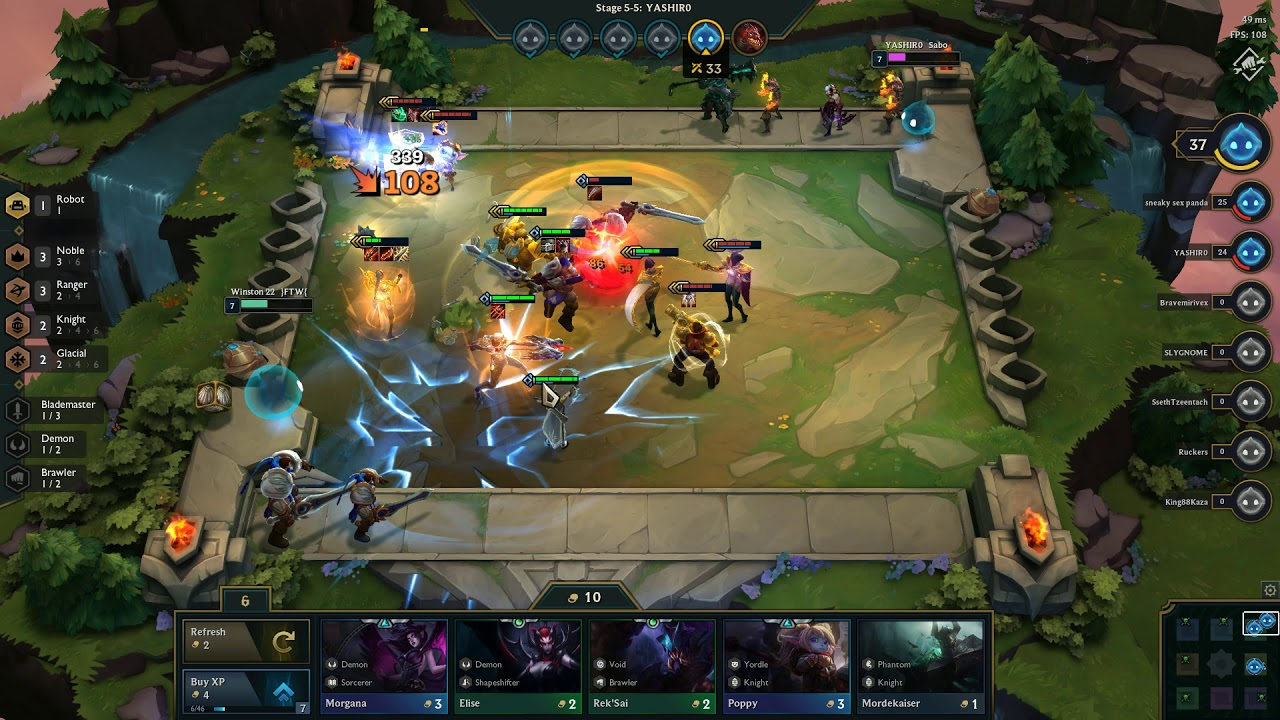Click the minimap board overview
1280x720 pixels.
(1221, 662)
